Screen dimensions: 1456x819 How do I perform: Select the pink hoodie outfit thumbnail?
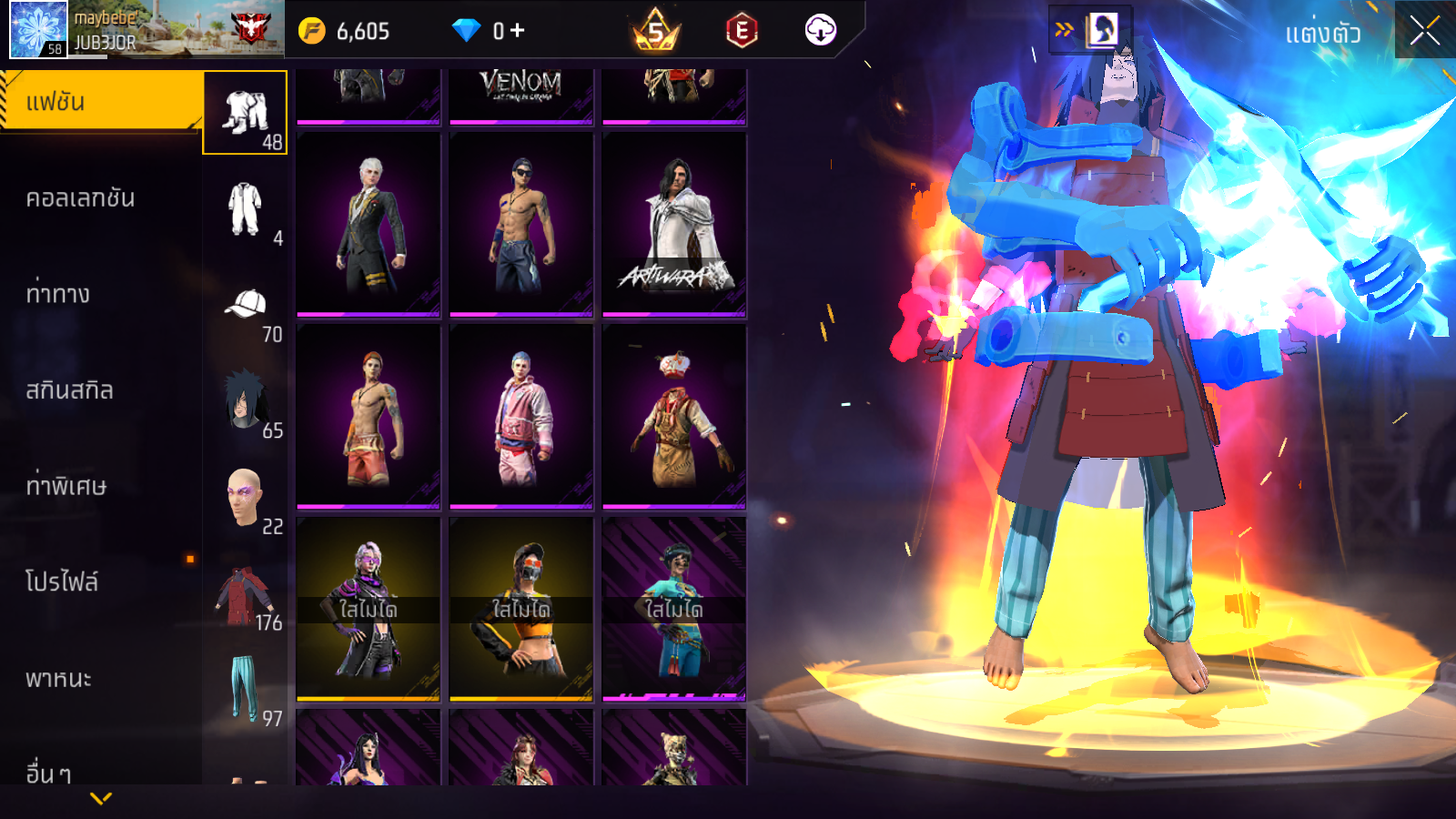[521, 417]
